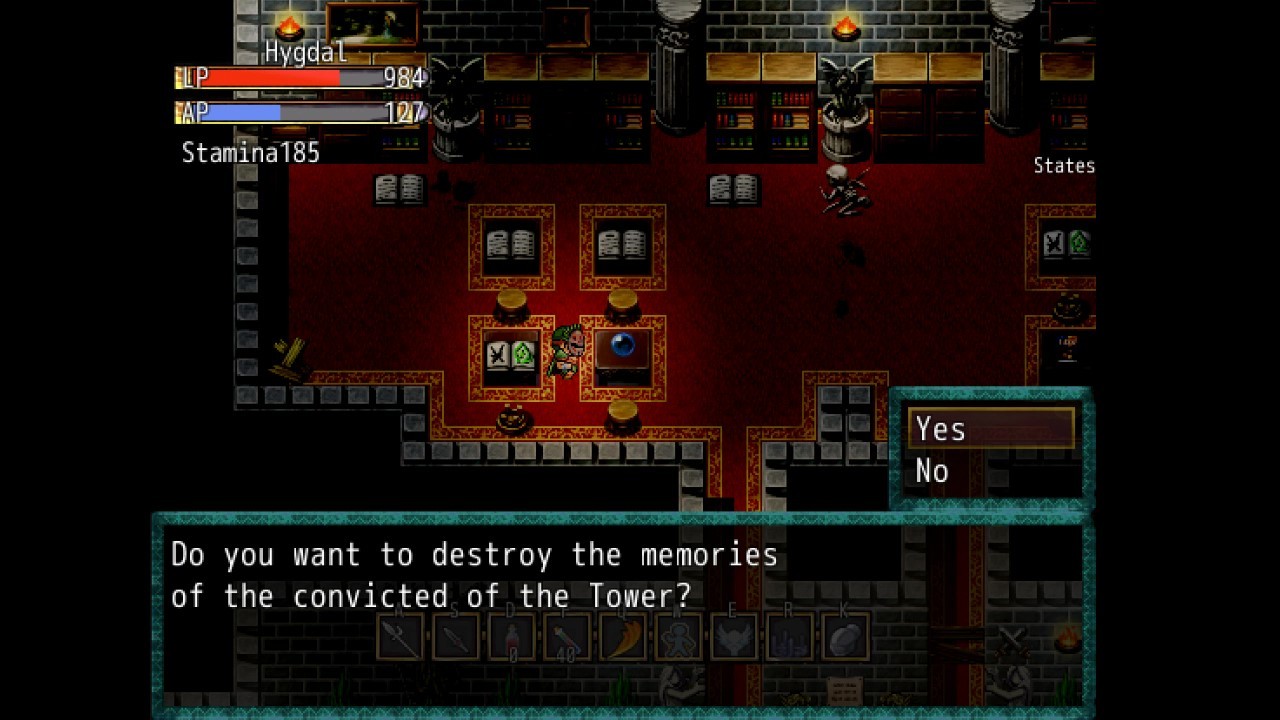Choose Yes to destroy the memories
Viewport: 1280px width, 720px height.
(940, 428)
